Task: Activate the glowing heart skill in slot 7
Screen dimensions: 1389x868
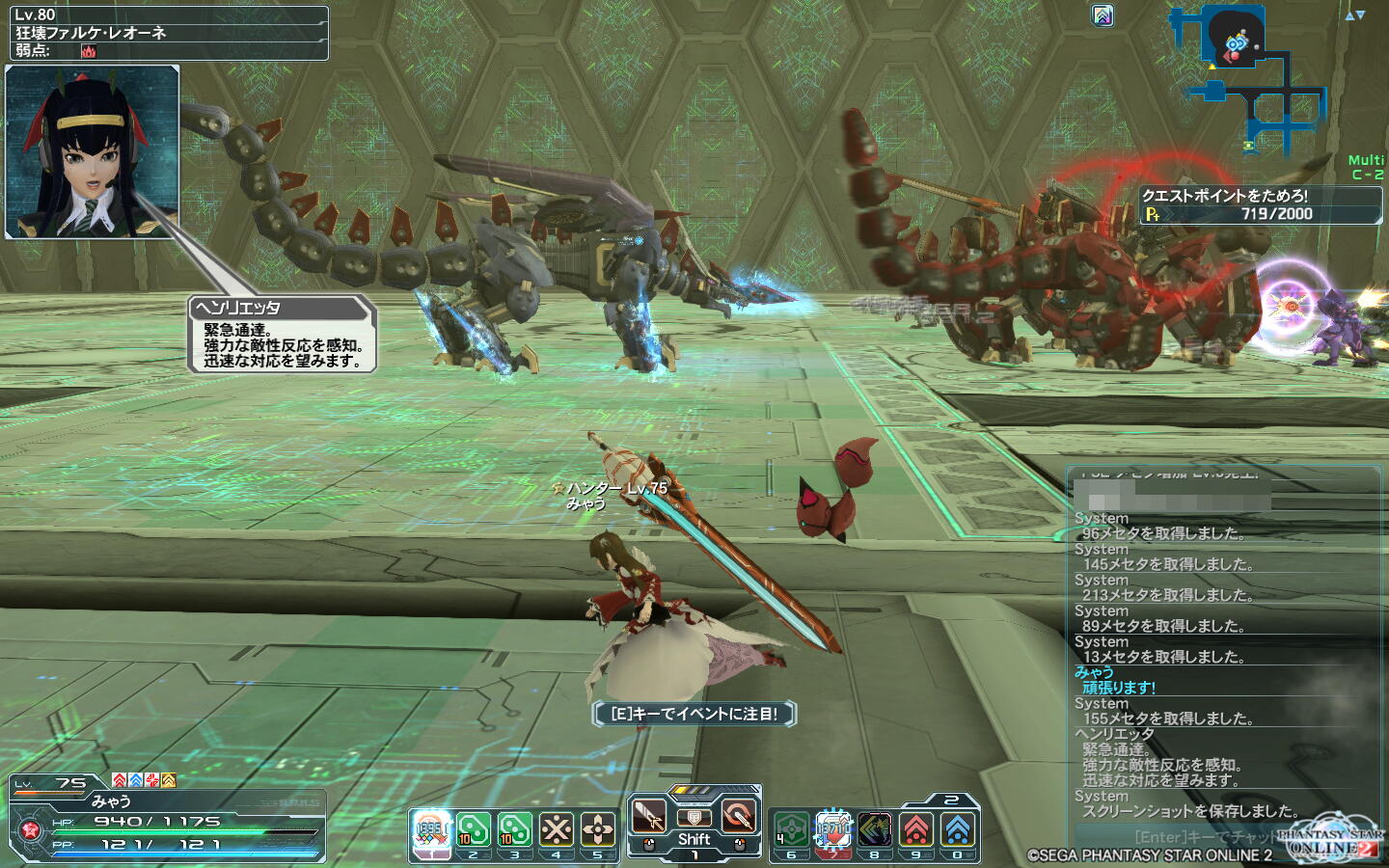Action: (832, 829)
